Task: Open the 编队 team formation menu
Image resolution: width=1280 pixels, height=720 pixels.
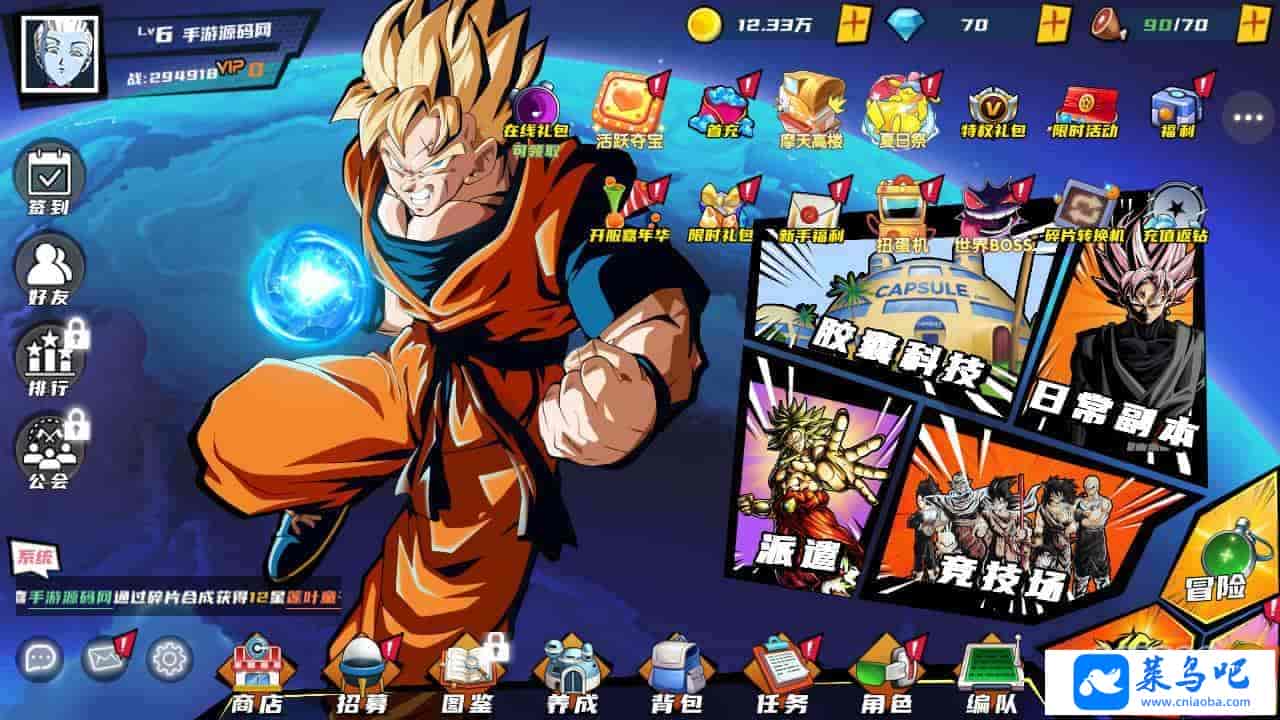Action: (x=990, y=676)
